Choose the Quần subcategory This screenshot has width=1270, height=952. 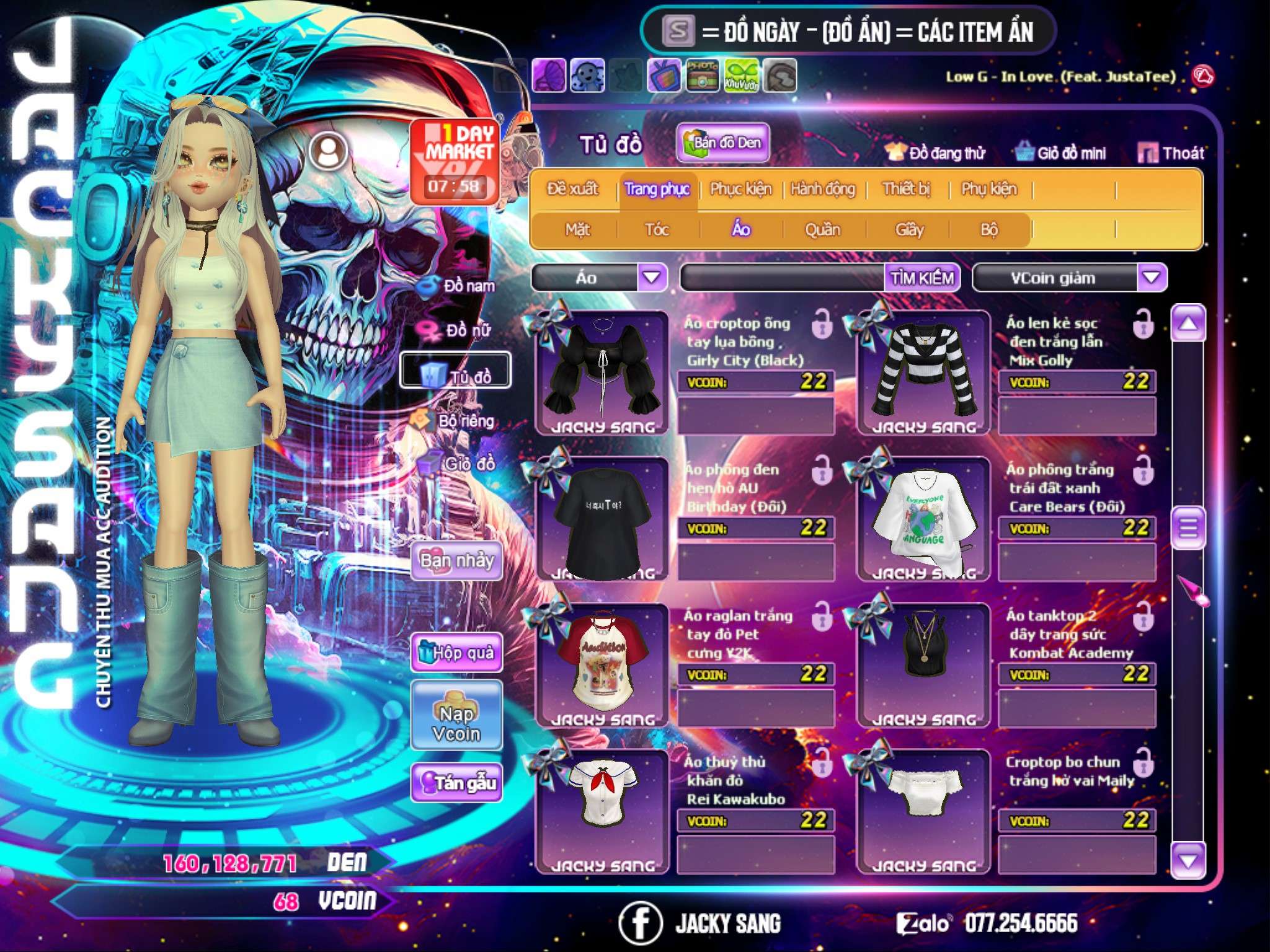click(x=822, y=230)
